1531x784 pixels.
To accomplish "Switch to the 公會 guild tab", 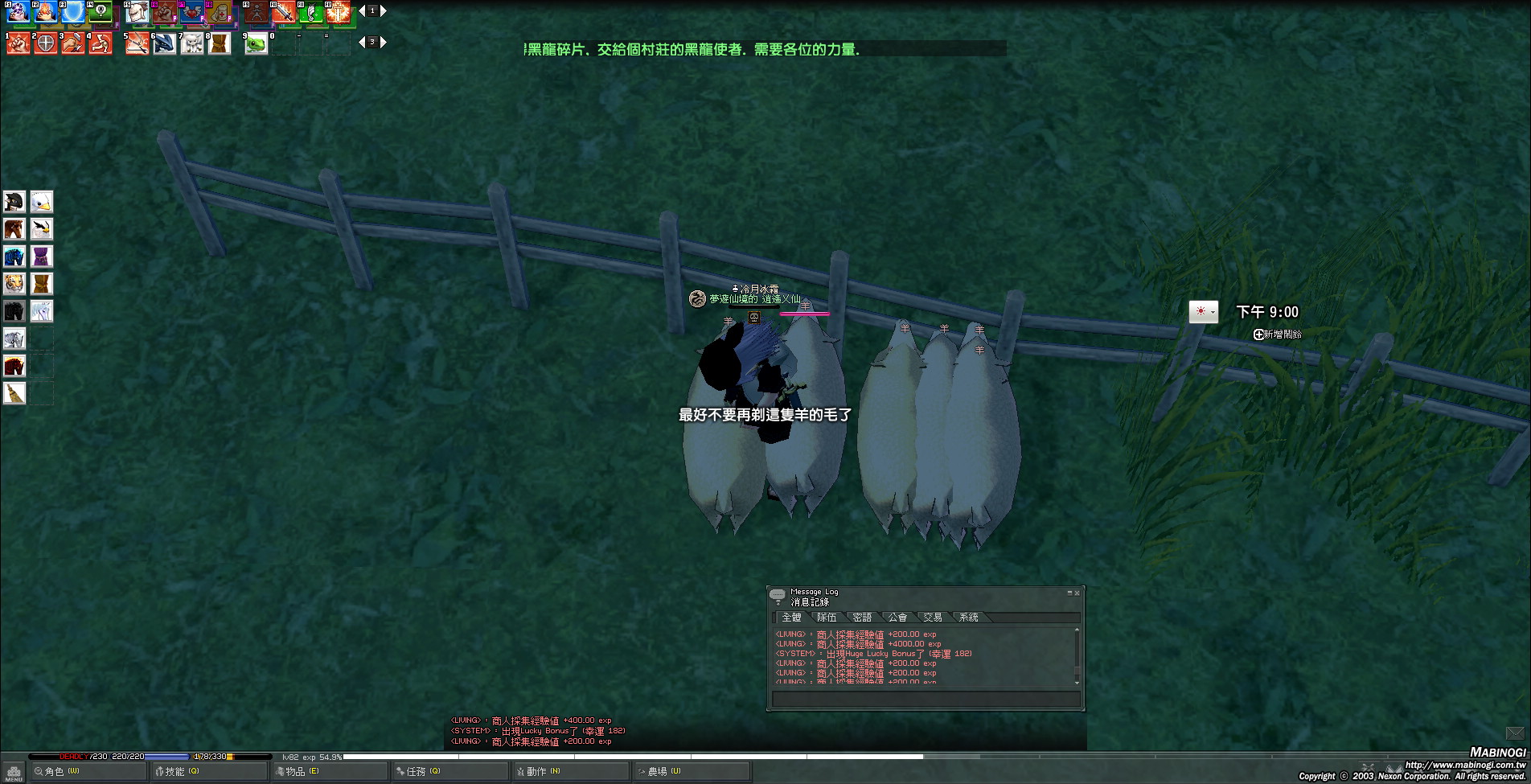I will click(x=897, y=618).
